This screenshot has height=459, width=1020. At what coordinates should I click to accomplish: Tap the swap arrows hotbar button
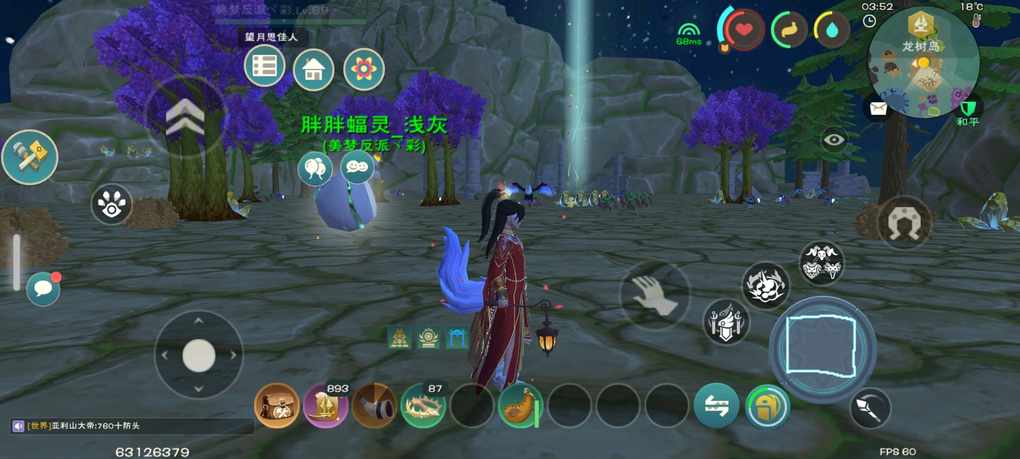point(716,406)
